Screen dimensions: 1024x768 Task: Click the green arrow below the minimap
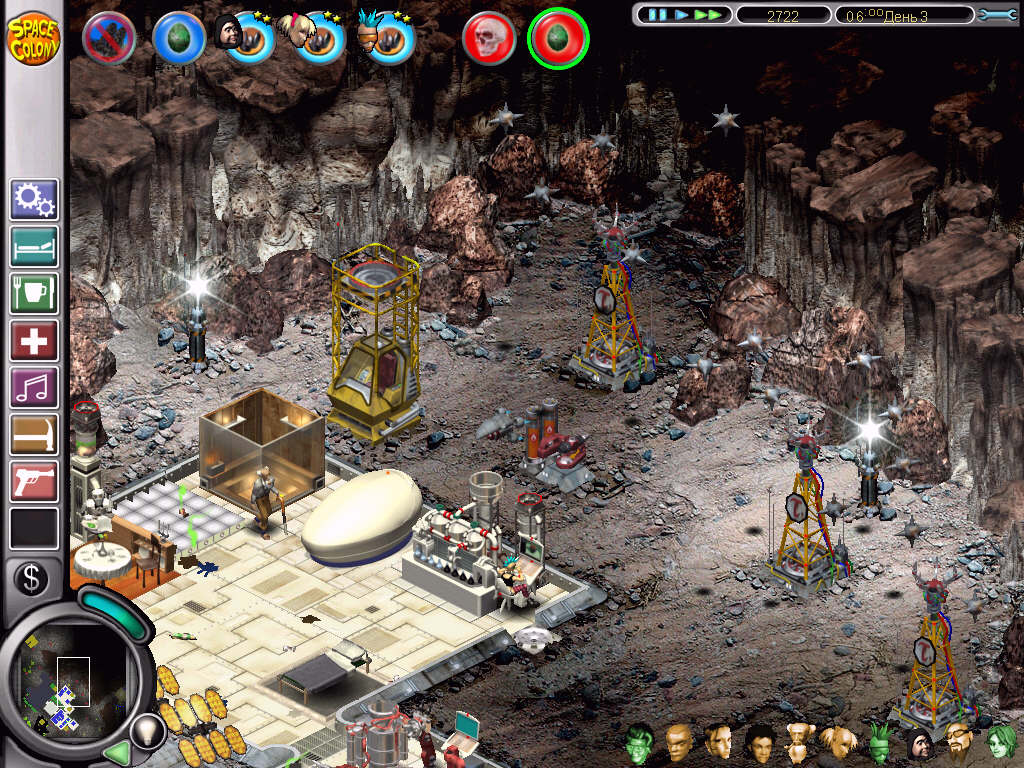(x=118, y=751)
